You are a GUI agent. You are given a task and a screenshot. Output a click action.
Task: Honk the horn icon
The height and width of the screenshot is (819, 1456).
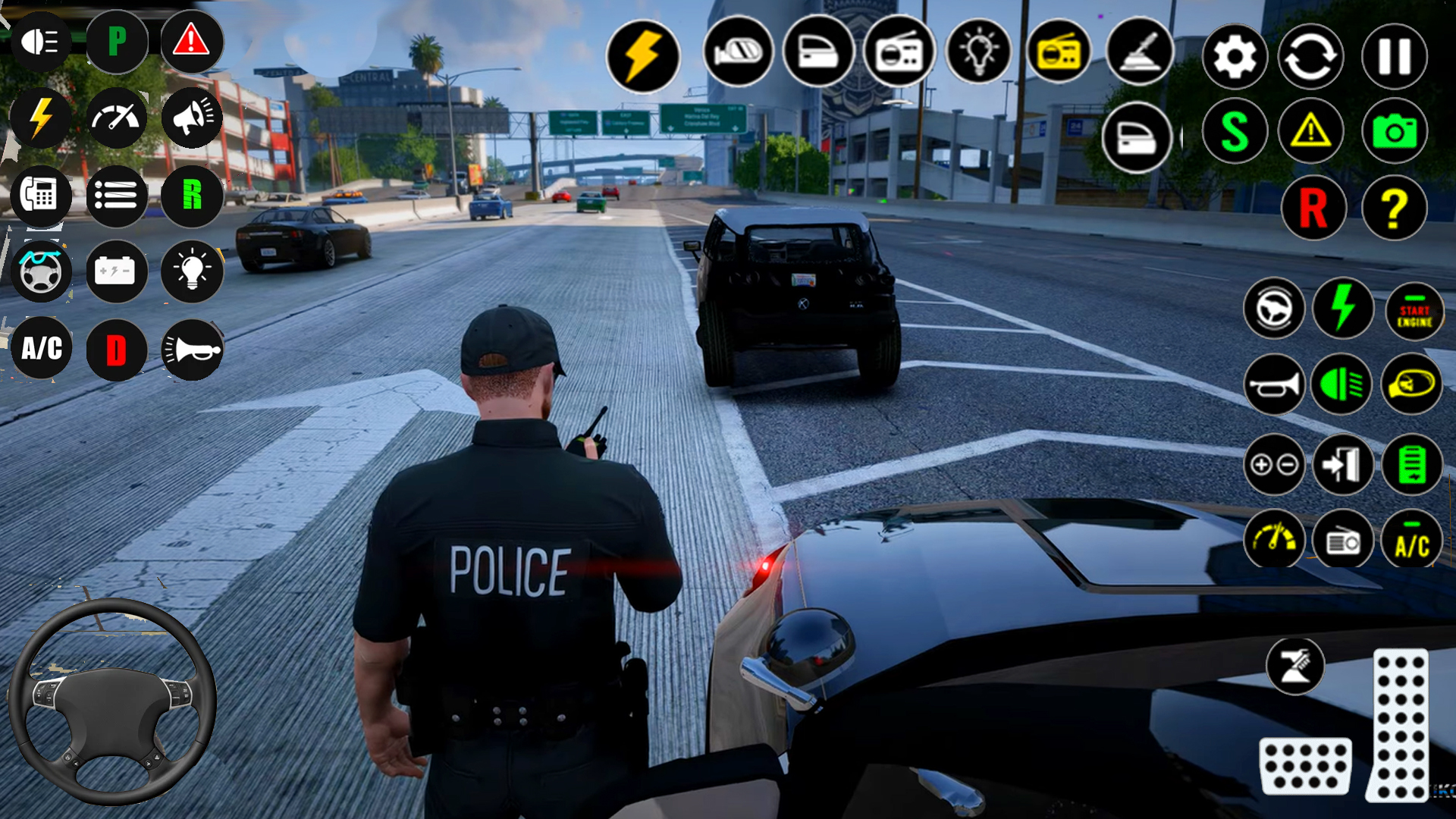click(x=1275, y=387)
